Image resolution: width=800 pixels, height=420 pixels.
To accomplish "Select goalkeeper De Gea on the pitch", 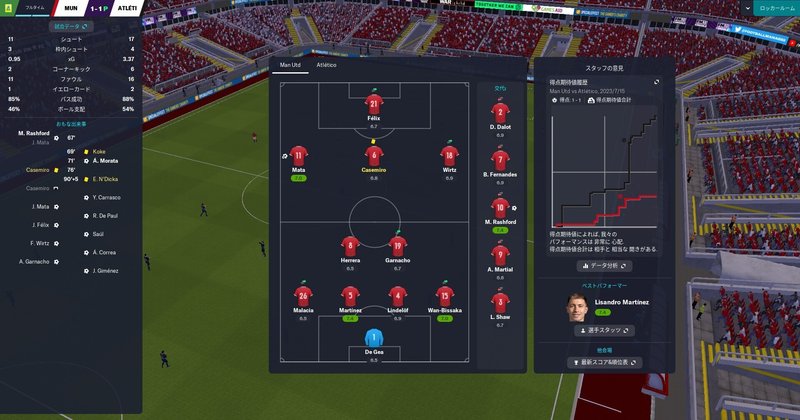I will tap(374, 340).
